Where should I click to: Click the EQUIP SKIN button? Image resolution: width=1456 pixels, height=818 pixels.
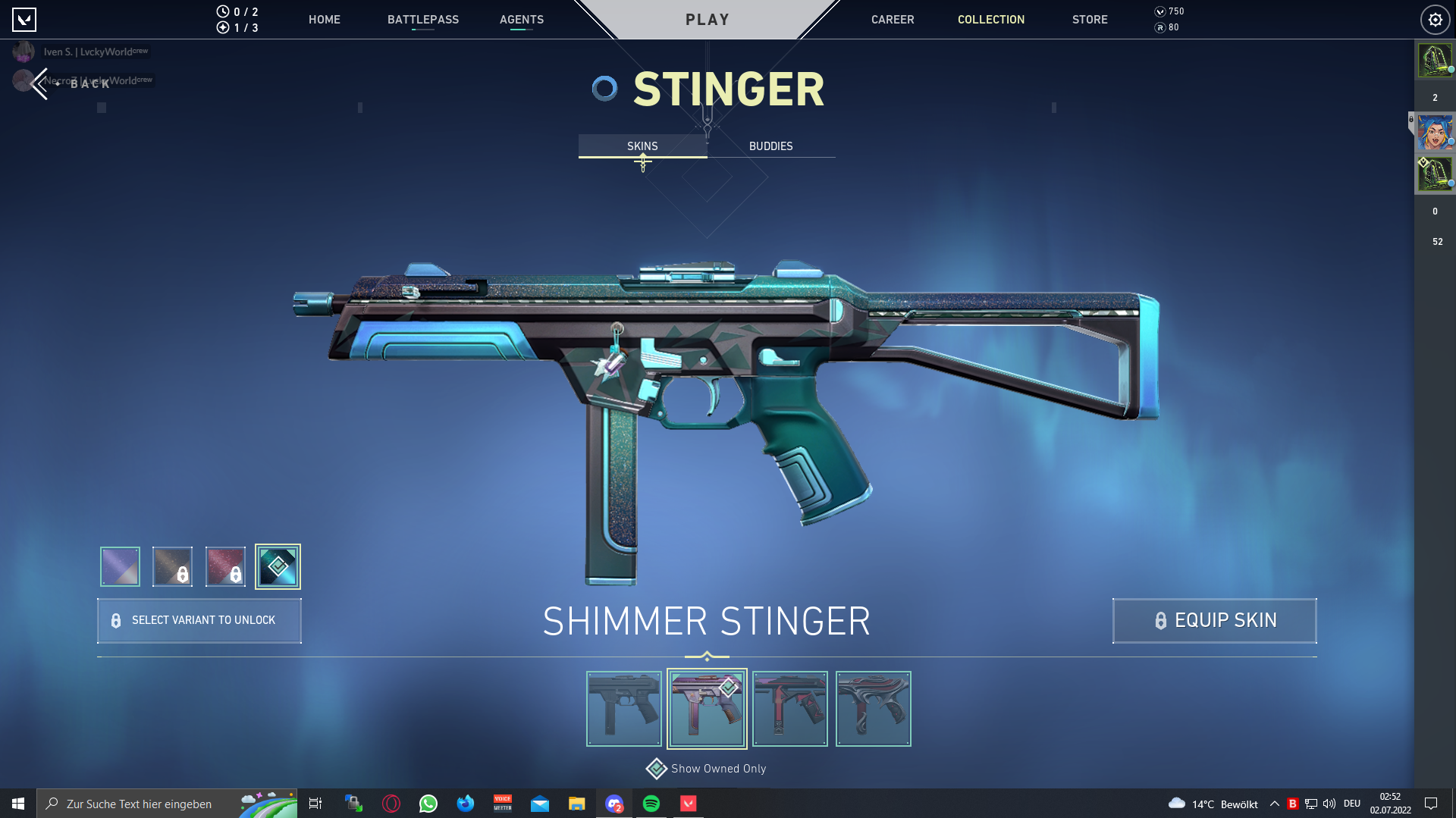click(x=1214, y=620)
